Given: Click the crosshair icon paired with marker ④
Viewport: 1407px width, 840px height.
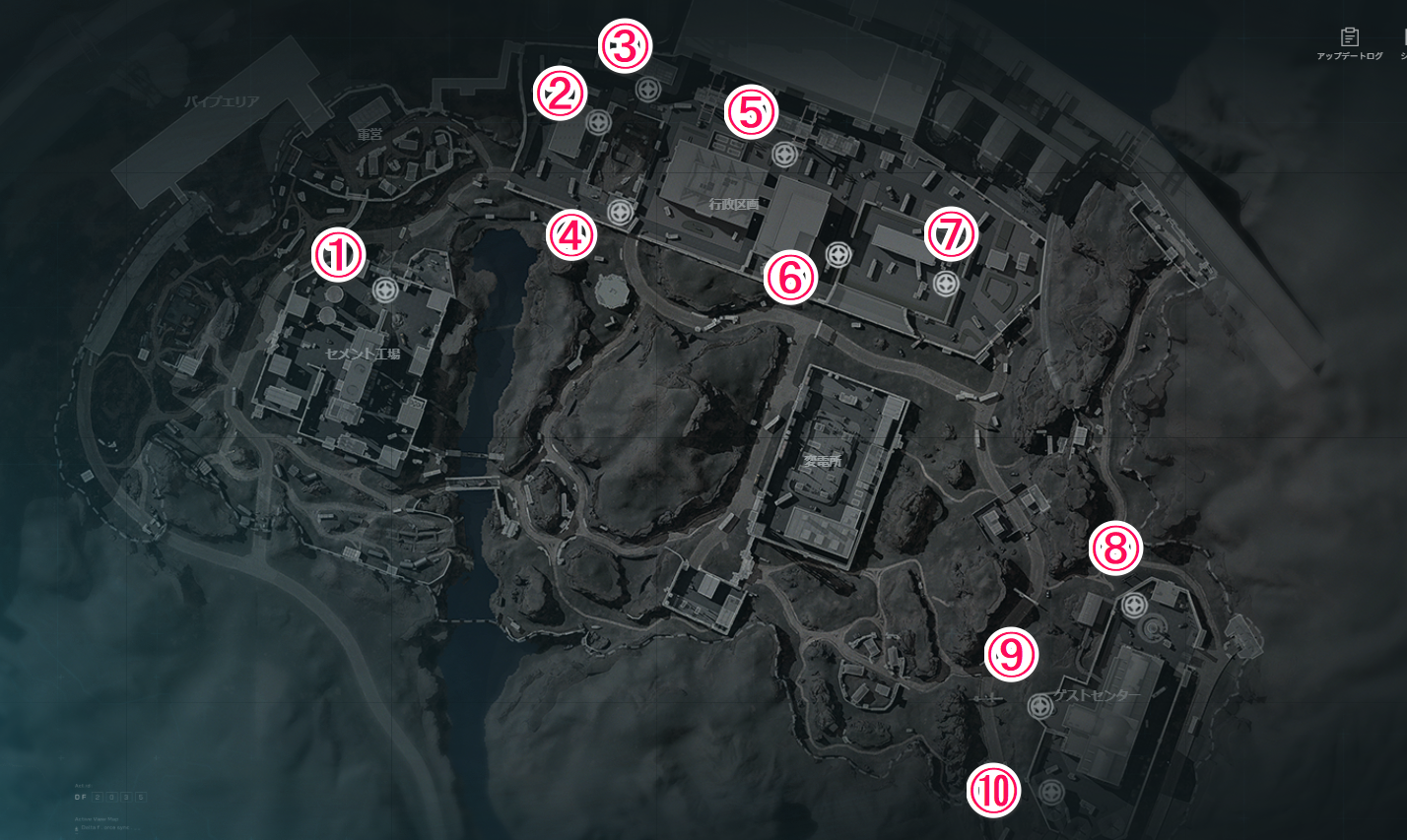Looking at the screenshot, I should (620, 211).
